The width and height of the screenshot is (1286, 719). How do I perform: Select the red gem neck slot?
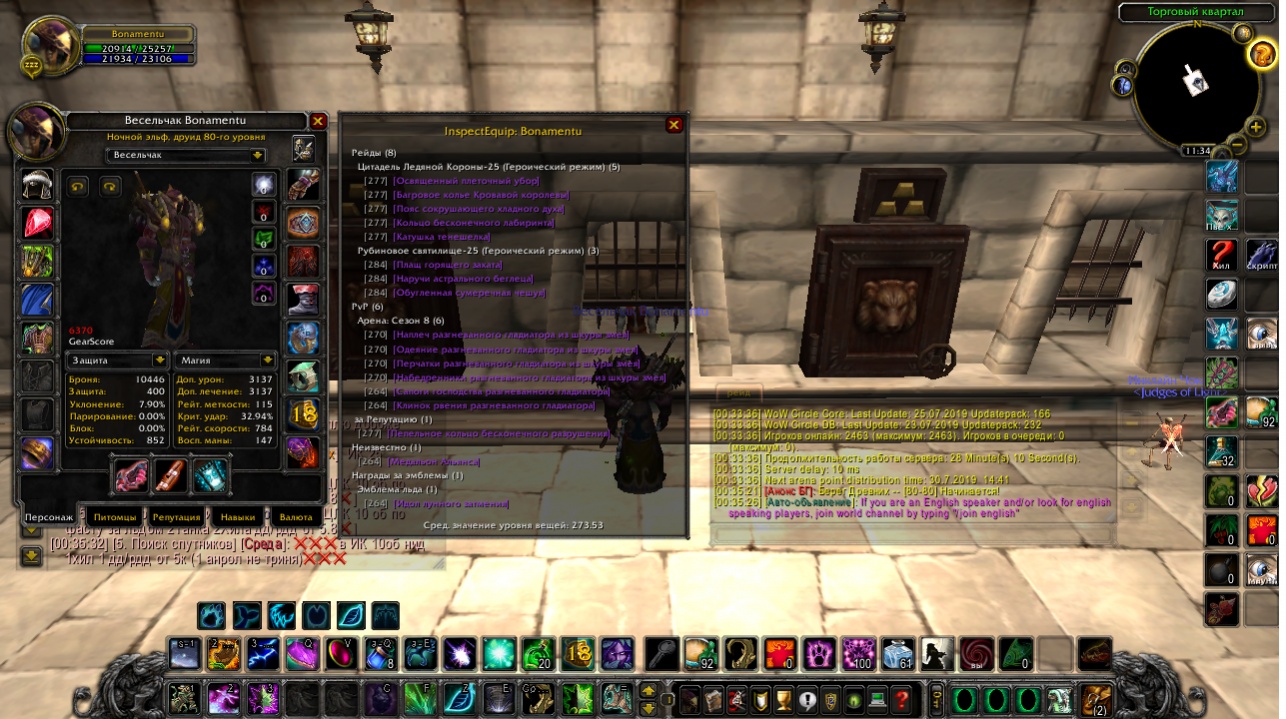point(38,222)
